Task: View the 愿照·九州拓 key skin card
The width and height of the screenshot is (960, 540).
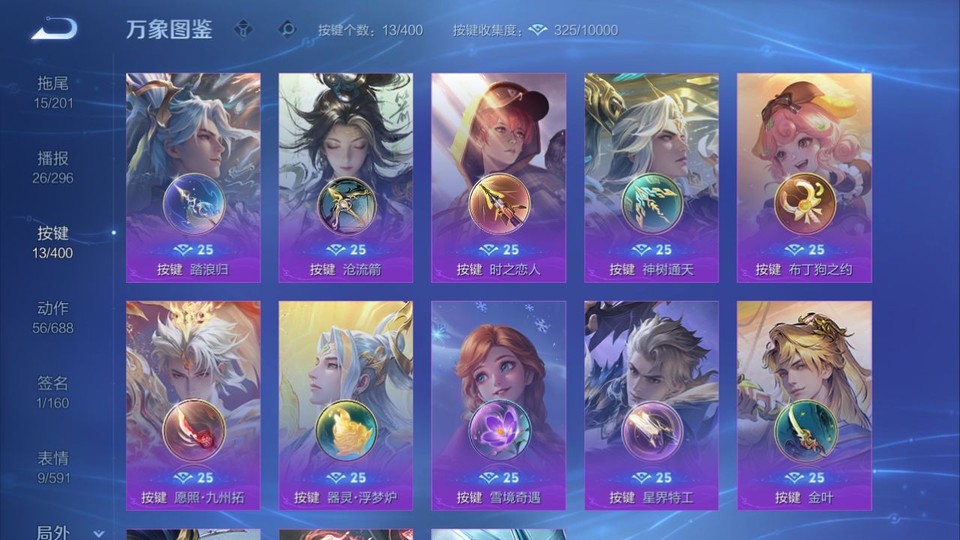Action: [193, 405]
